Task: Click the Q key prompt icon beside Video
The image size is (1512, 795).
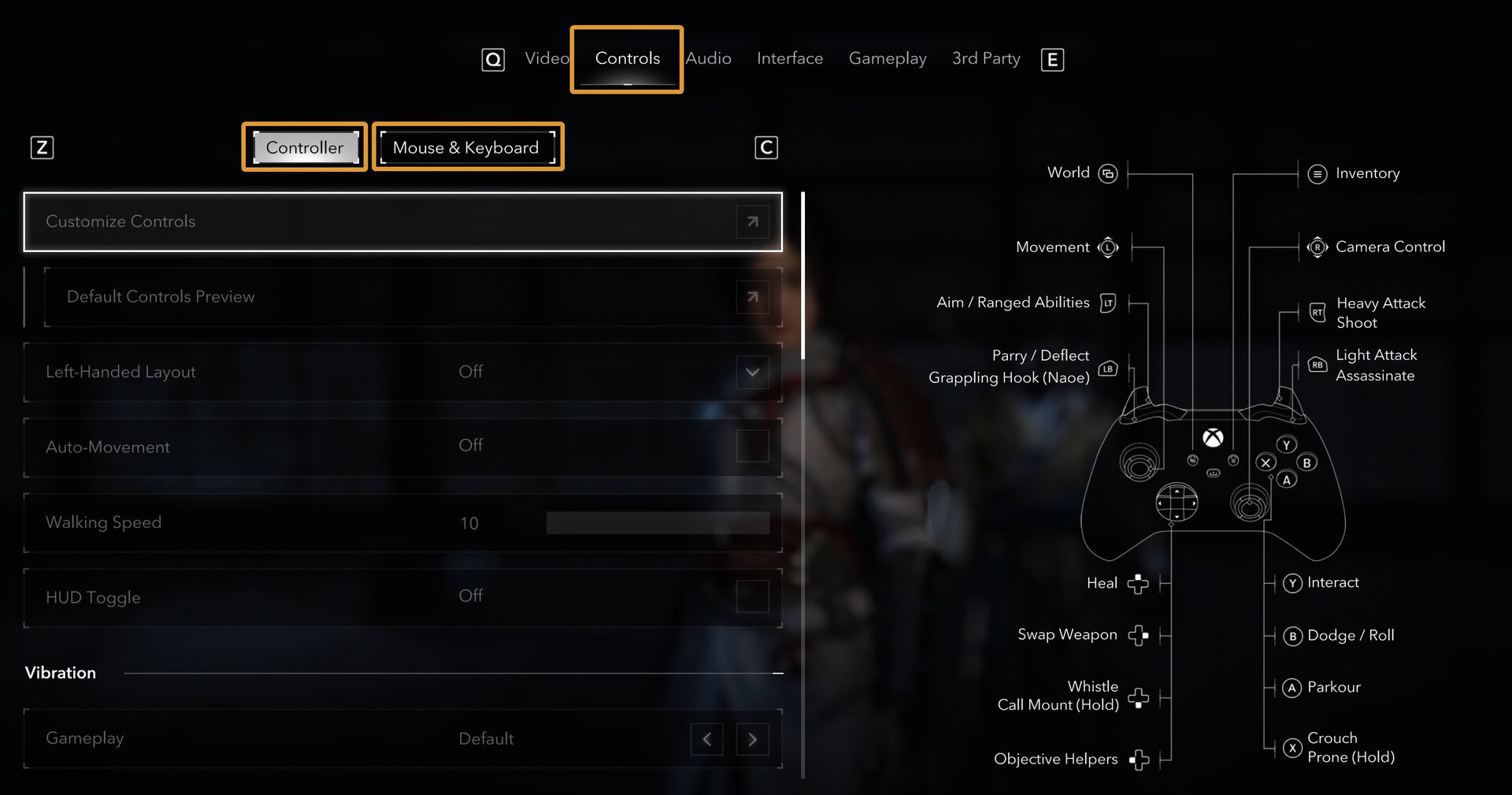Action: [x=492, y=58]
